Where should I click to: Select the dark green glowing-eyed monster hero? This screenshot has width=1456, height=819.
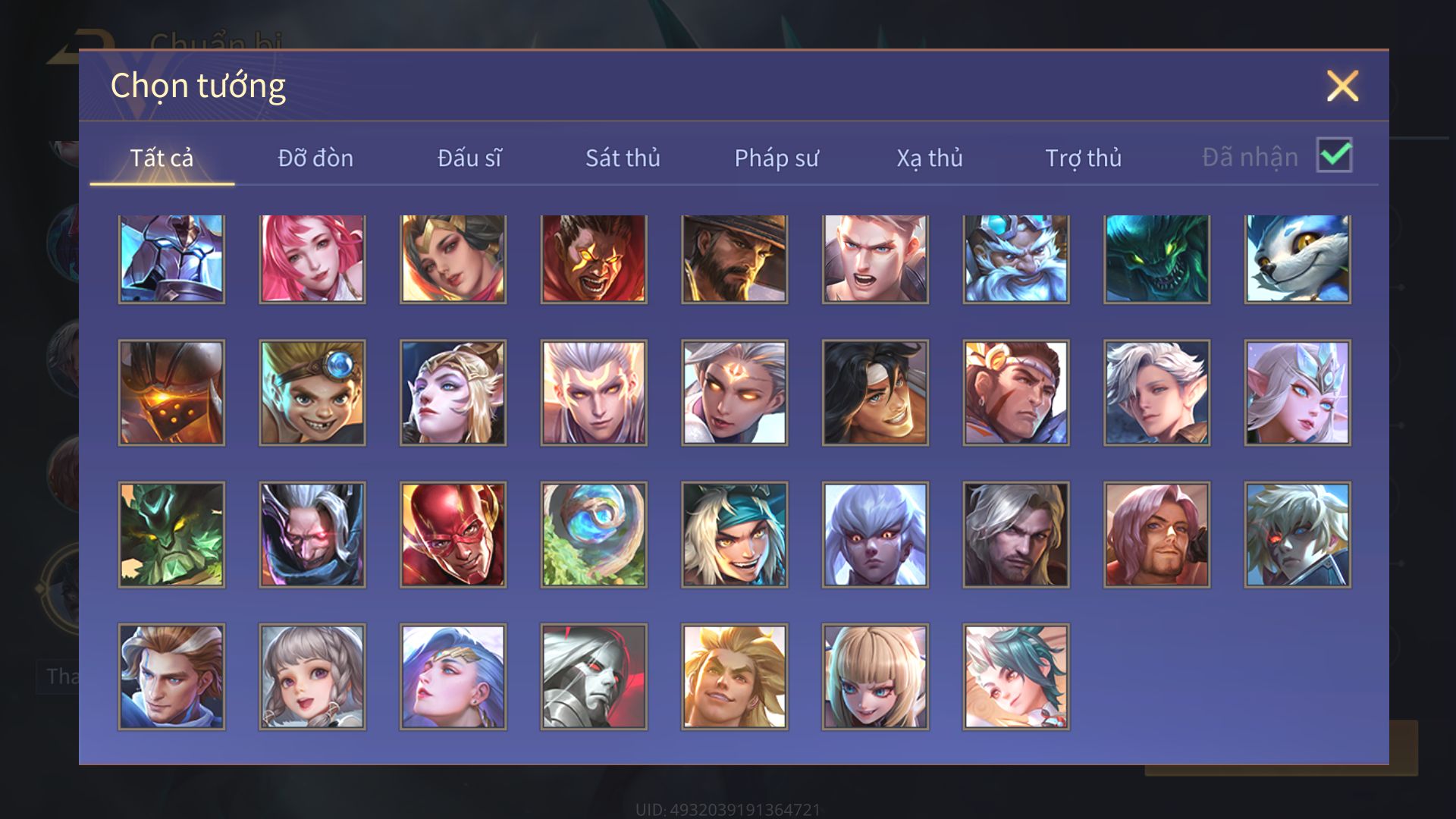(x=1157, y=259)
